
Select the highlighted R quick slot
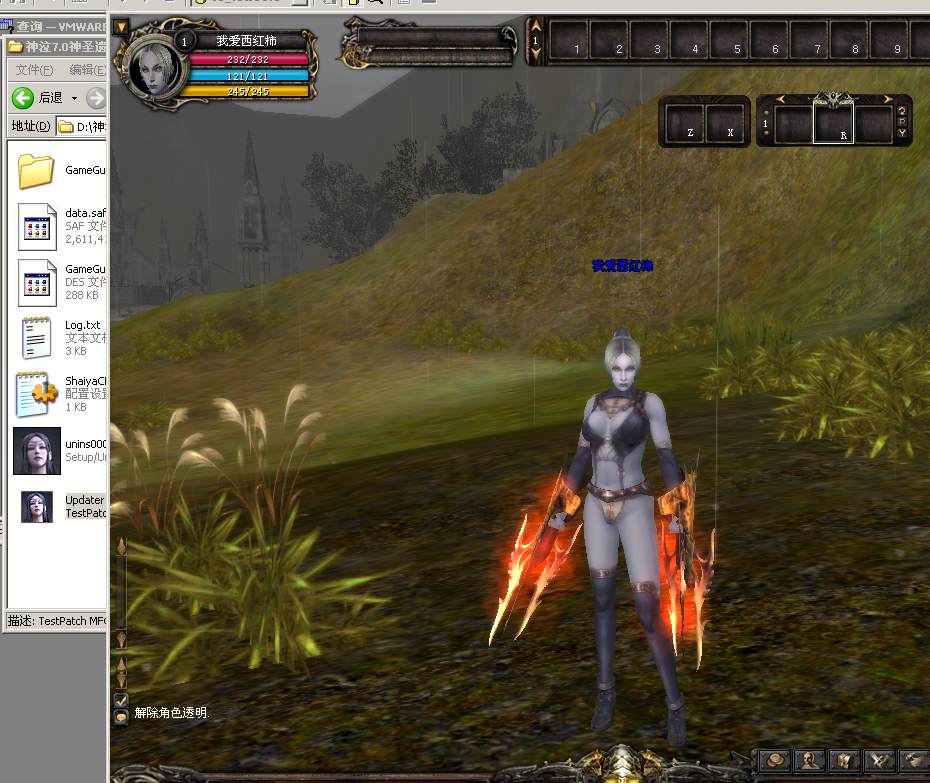click(833, 124)
